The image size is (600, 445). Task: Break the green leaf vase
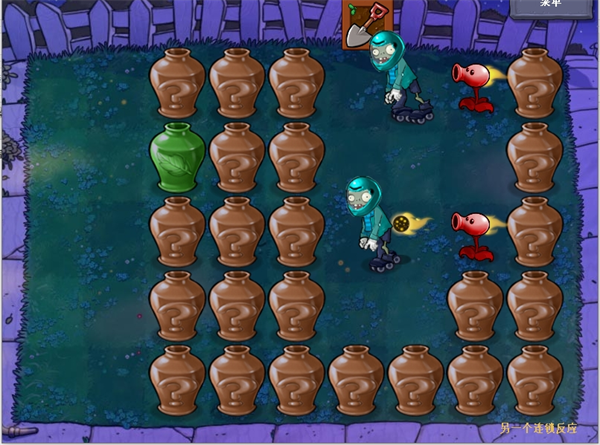click(x=177, y=156)
